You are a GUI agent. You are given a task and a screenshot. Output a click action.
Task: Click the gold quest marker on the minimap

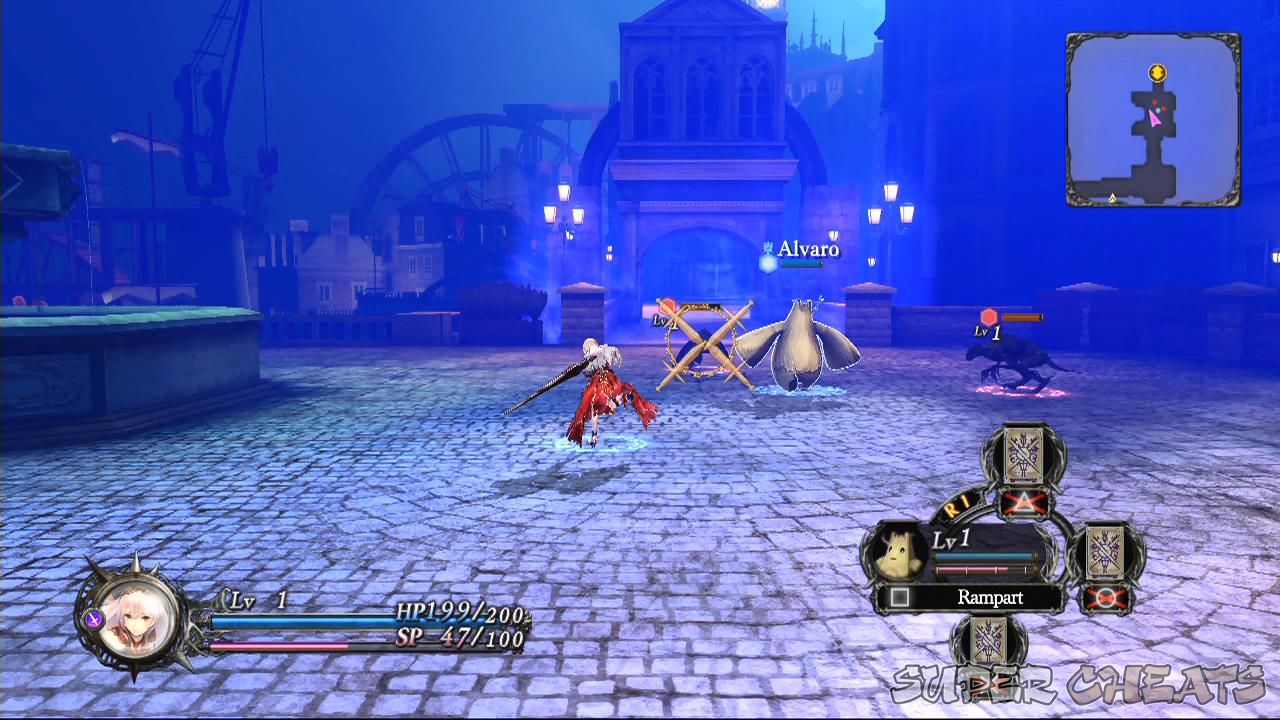[x=1155, y=72]
